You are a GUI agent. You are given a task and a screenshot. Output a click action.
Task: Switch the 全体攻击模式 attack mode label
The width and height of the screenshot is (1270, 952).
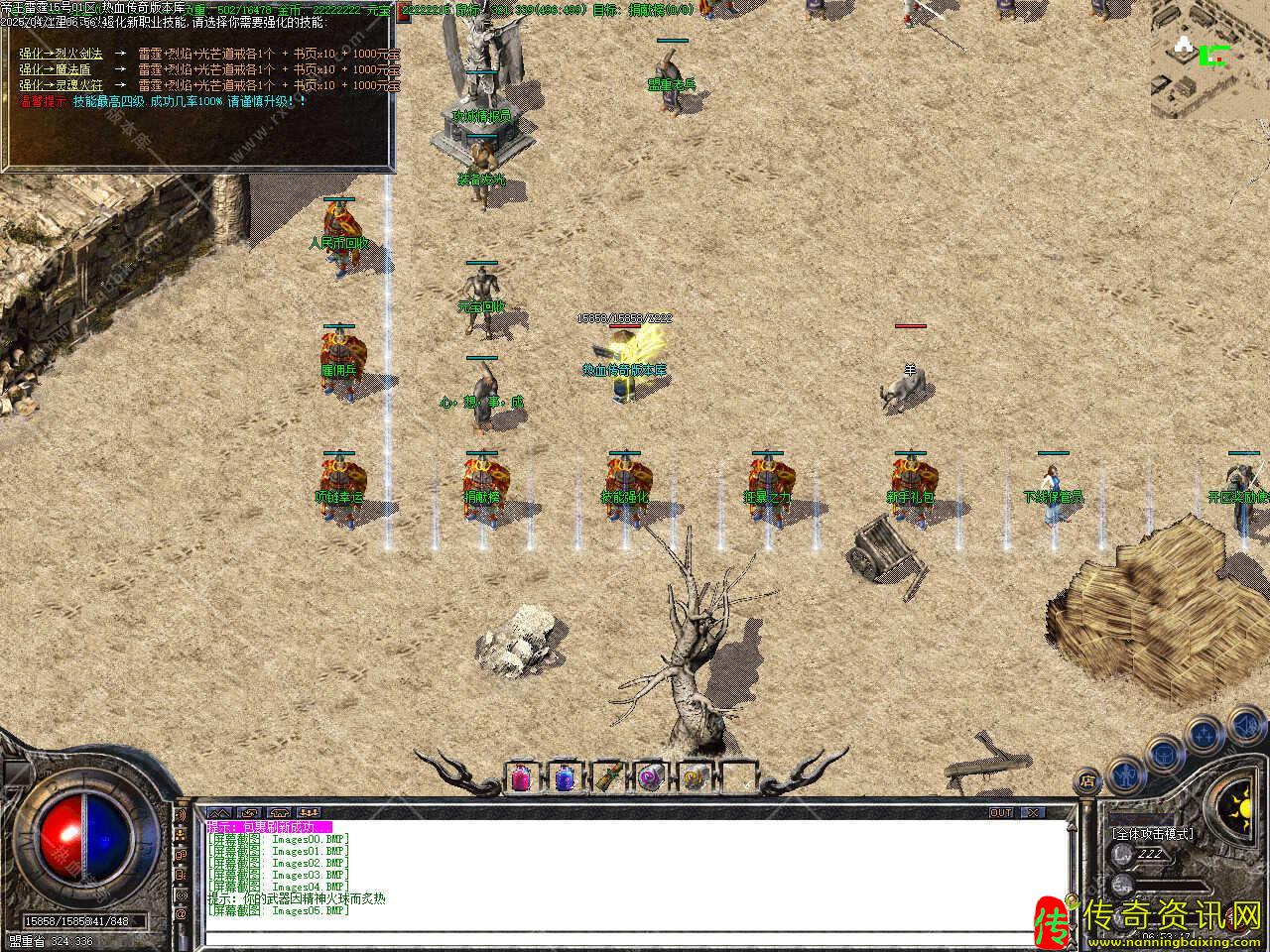(x=1153, y=834)
